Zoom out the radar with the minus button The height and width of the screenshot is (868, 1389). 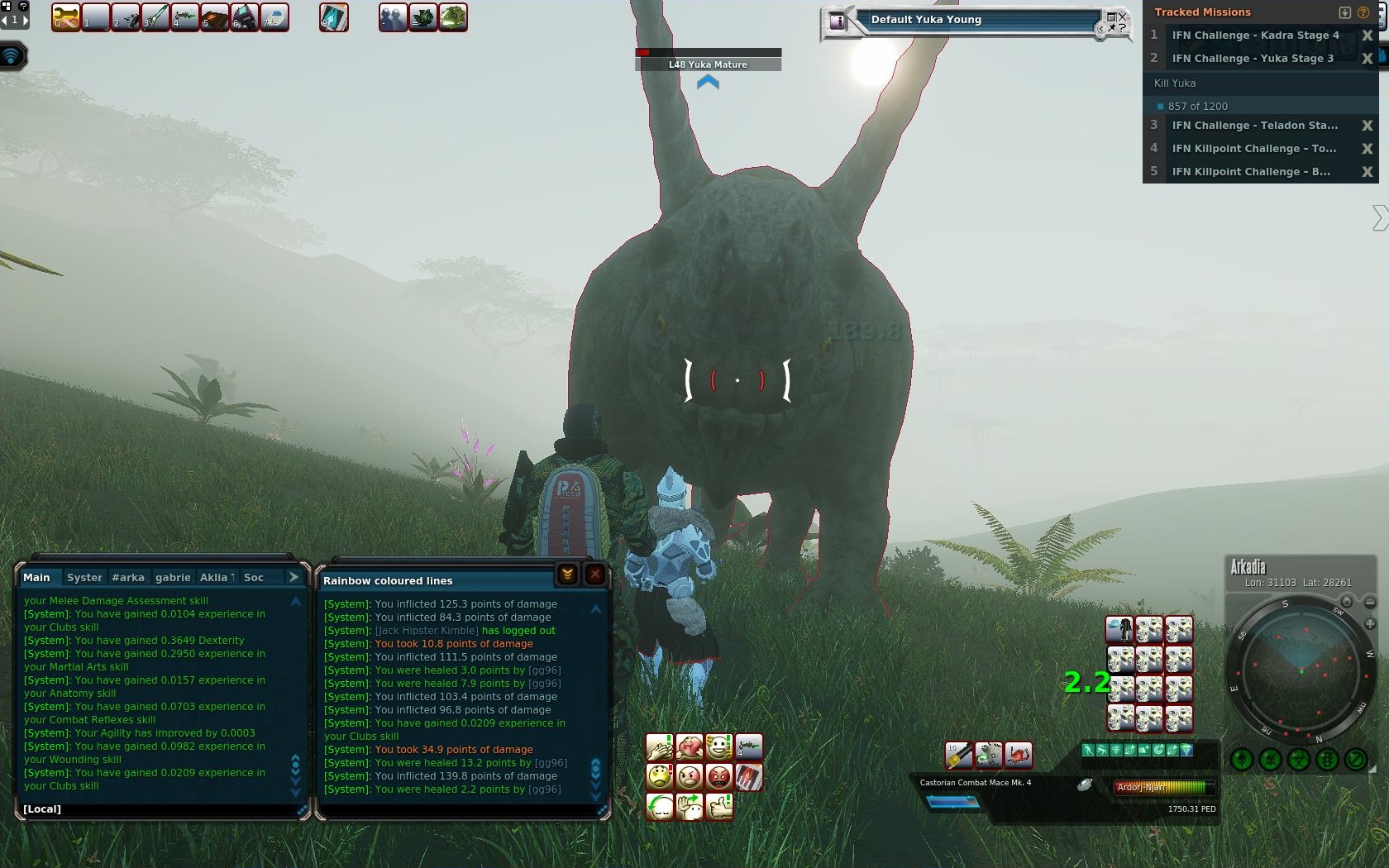(x=1370, y=602)
